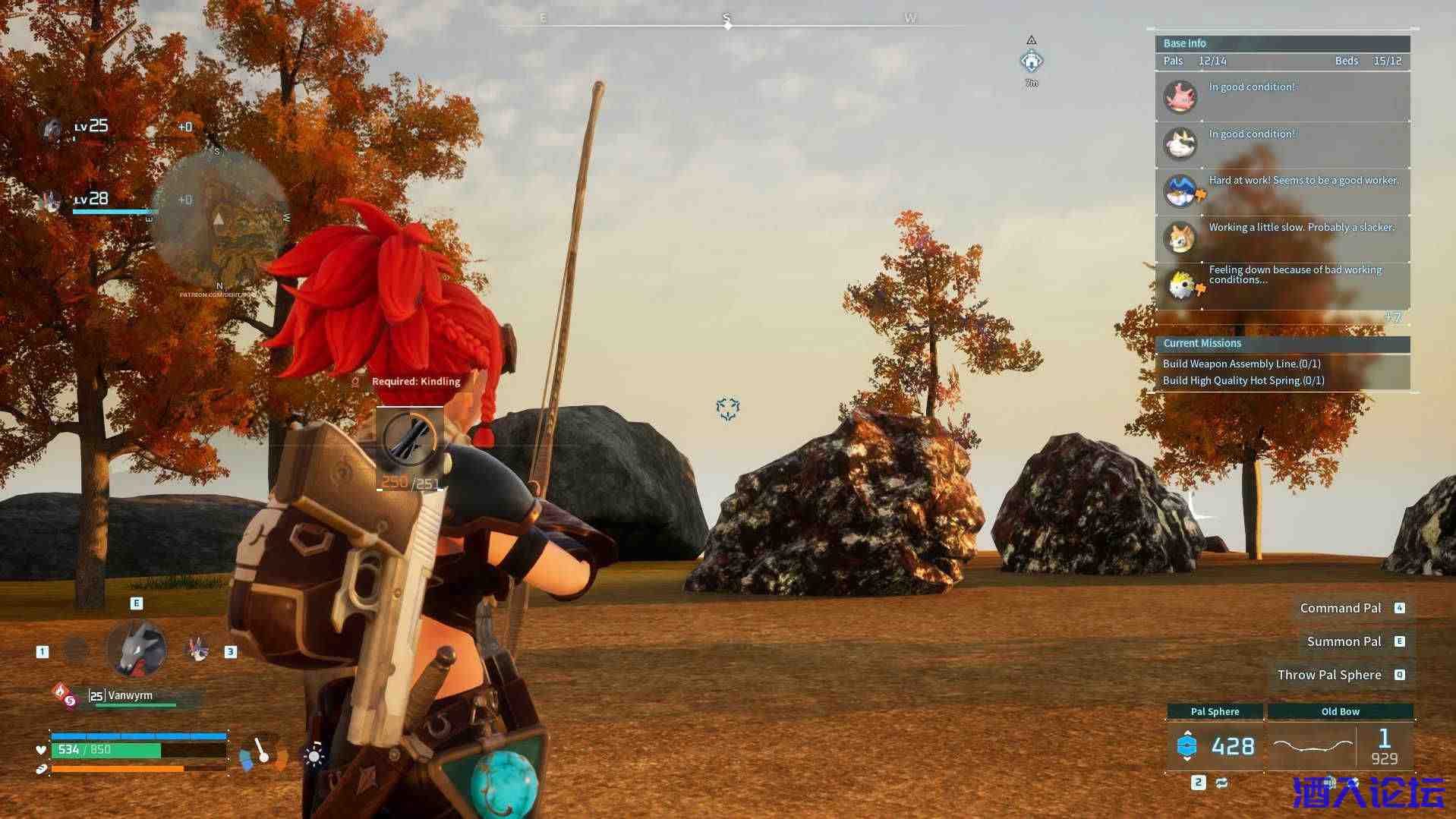
Task: Select the 'Hard at work' penguin pal row
Action: click(x=1283, y=191)
